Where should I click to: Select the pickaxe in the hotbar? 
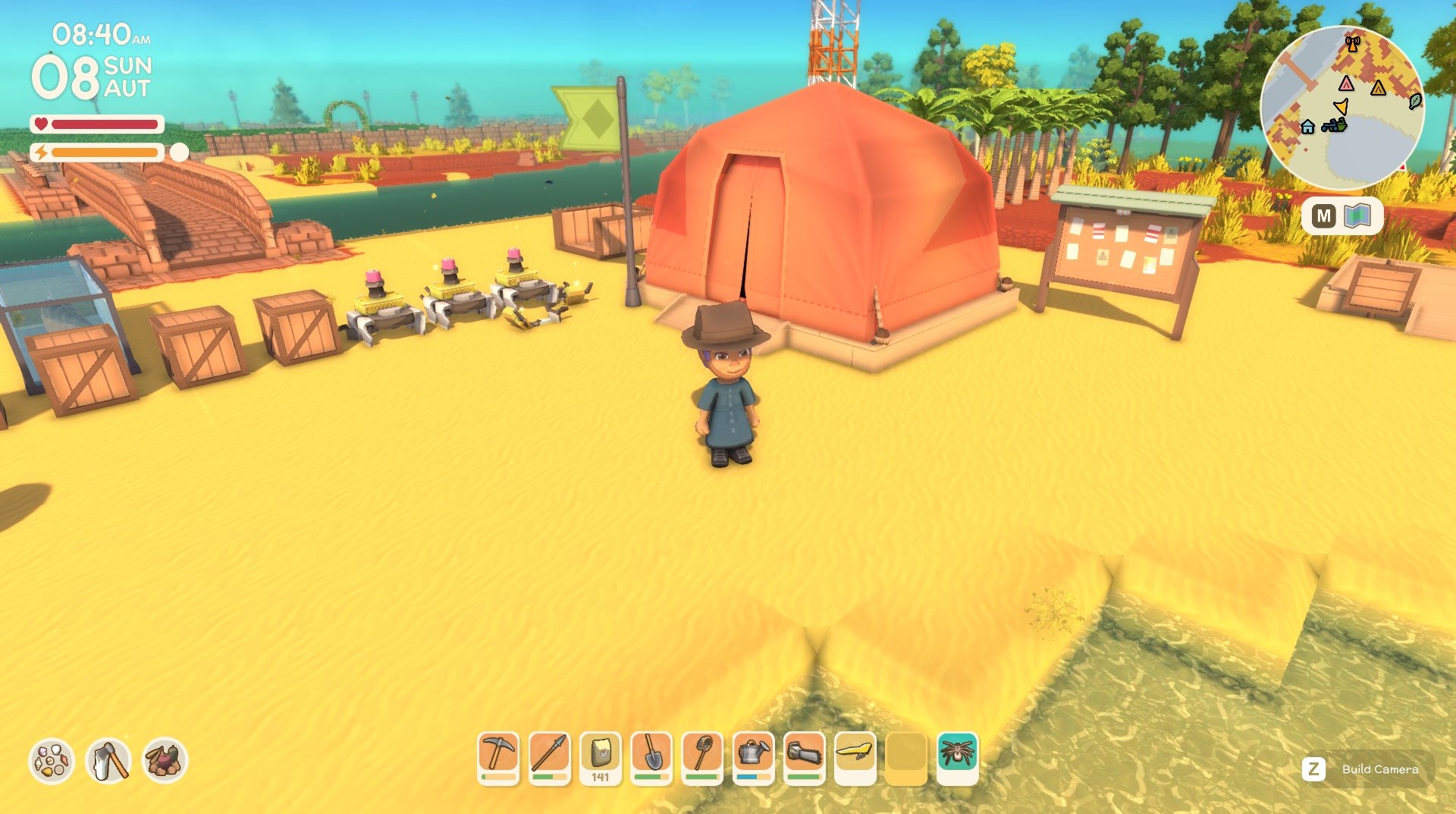[x=498, y=756]
